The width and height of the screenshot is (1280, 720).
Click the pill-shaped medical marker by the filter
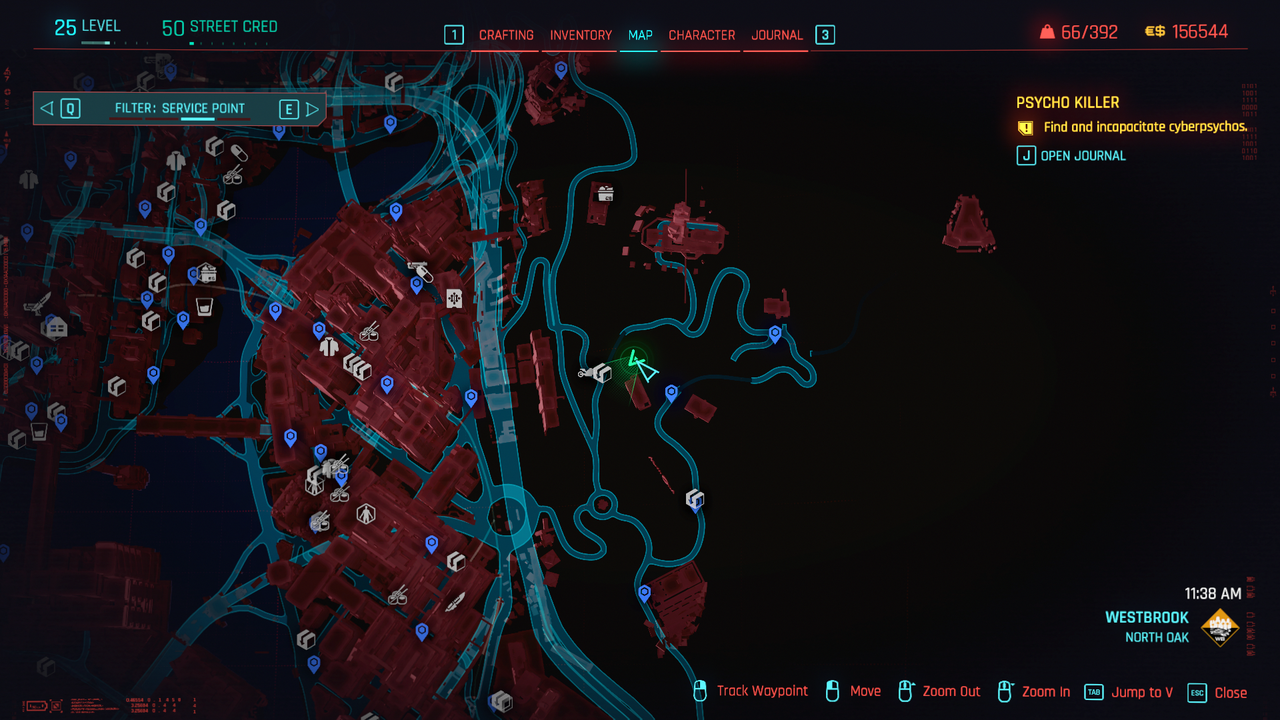point(238,153)
